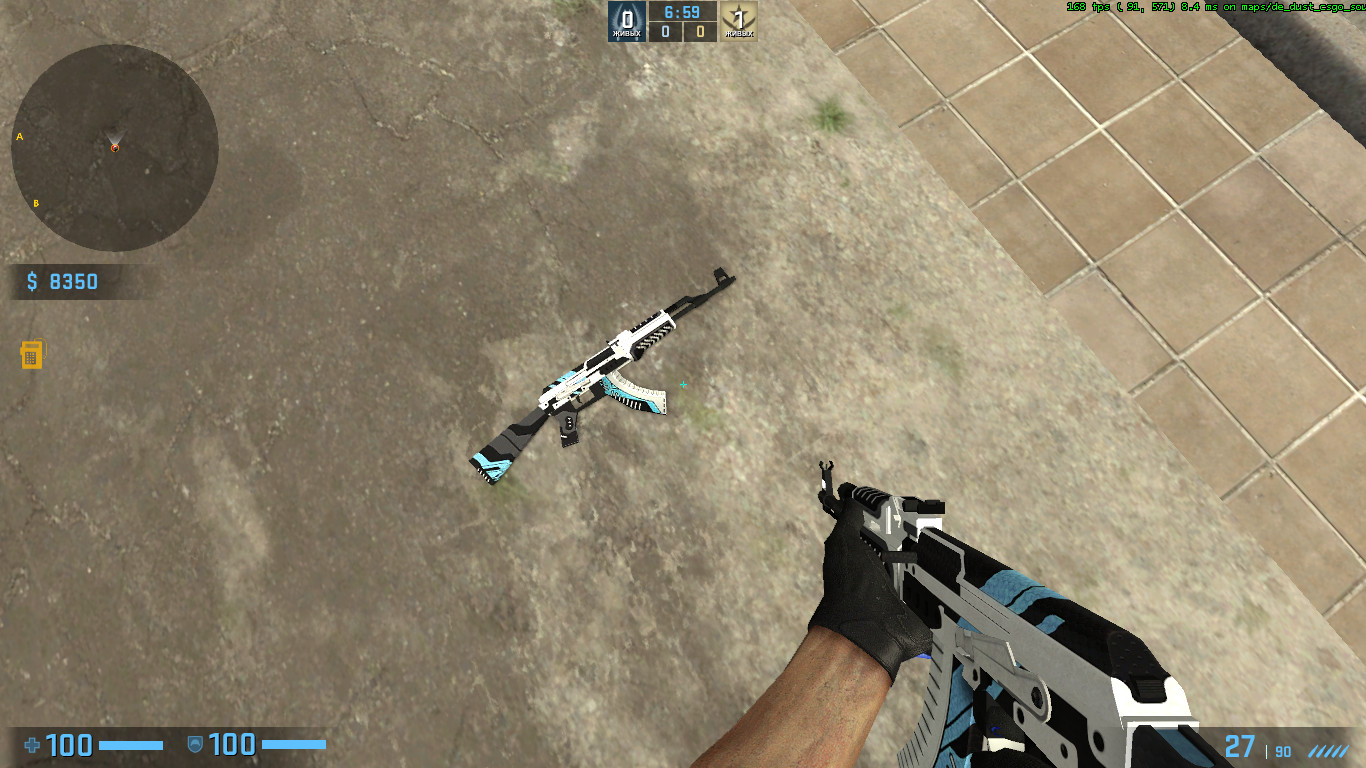The height and width of the screenshot is (768, 1366).
Task: Click the round timer showing 6:59
Action: point(680,13)
